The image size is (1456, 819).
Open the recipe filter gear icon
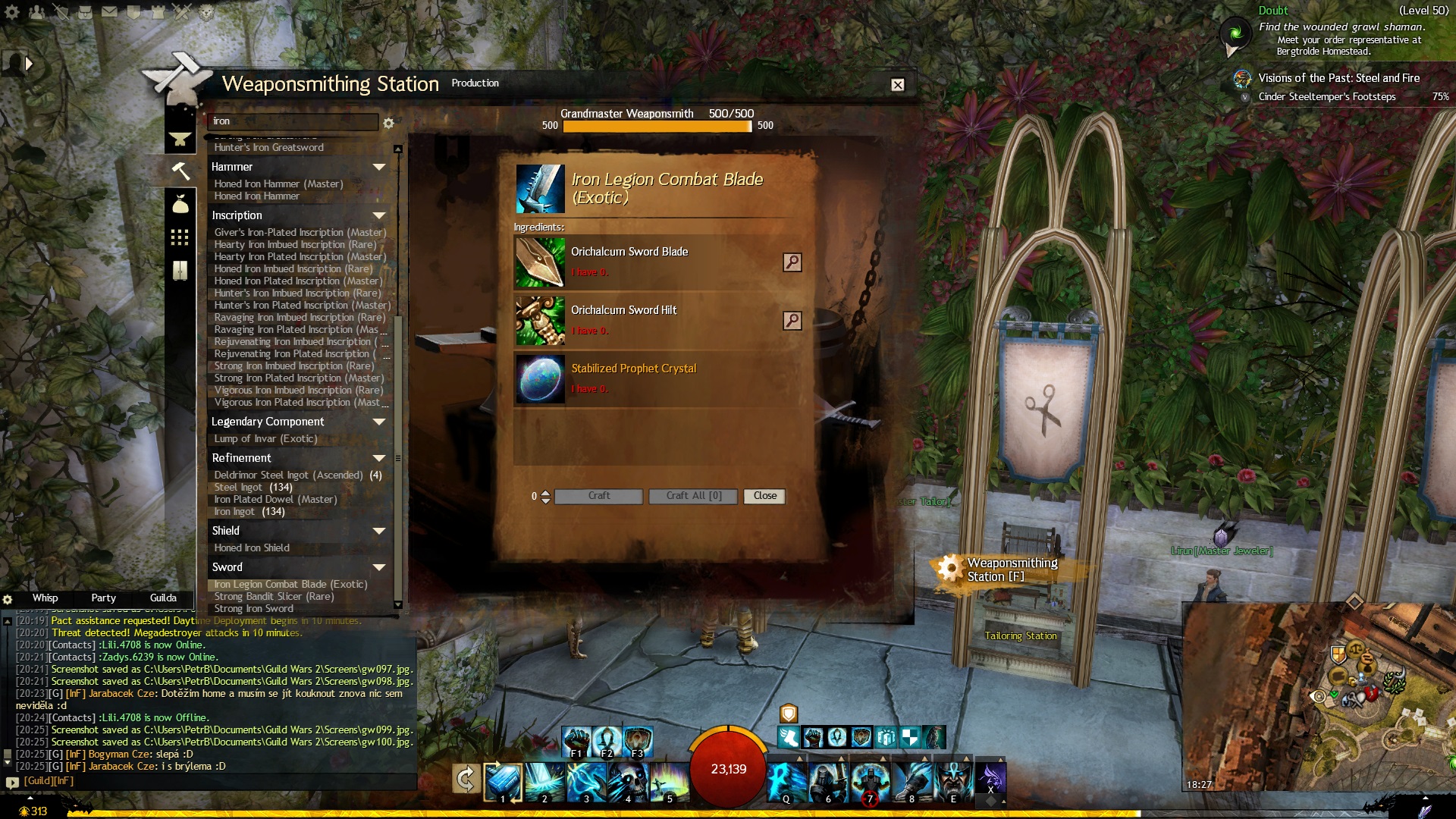(389, 123)
